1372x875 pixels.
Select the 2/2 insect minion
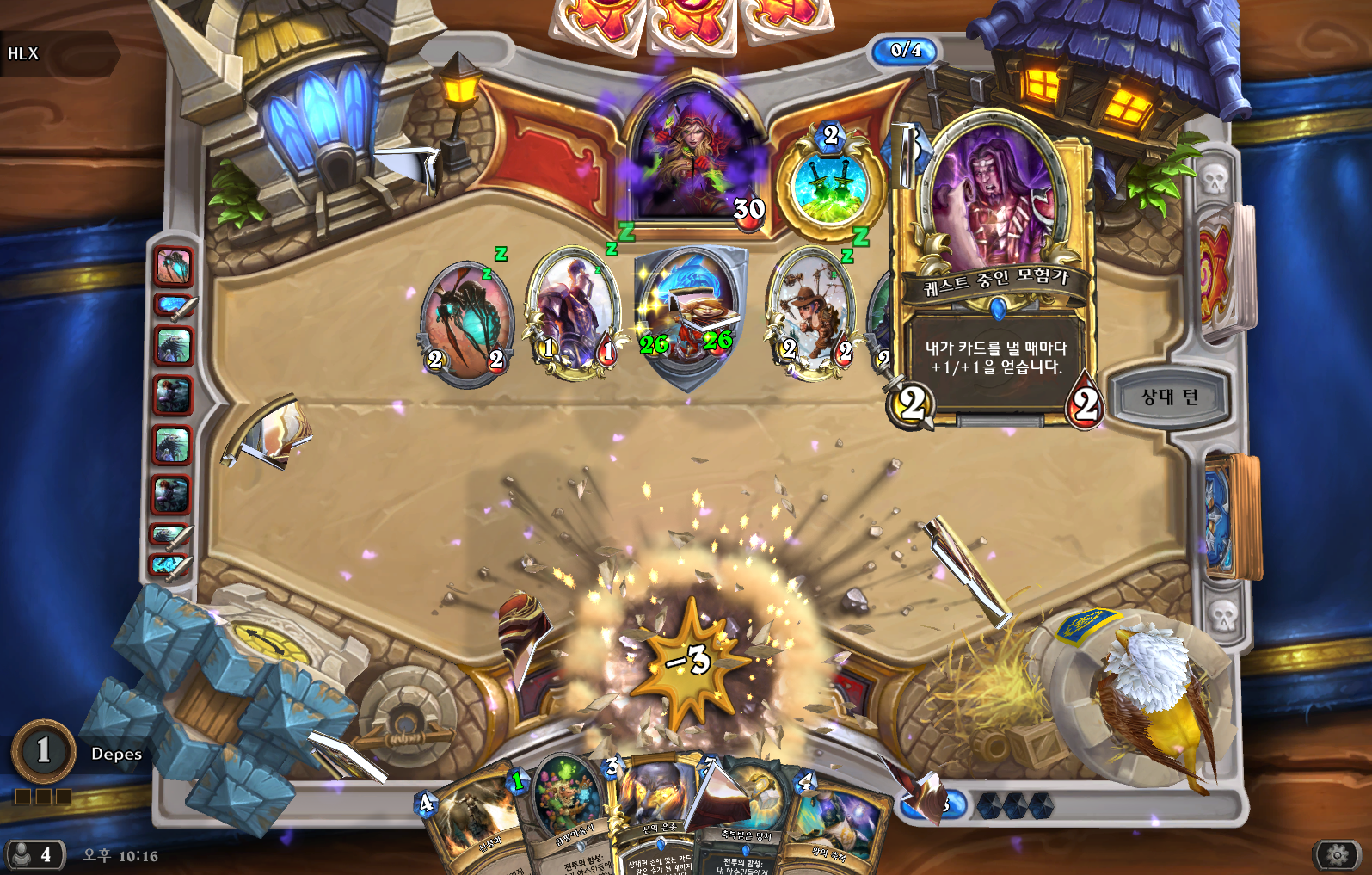[467, 320]
